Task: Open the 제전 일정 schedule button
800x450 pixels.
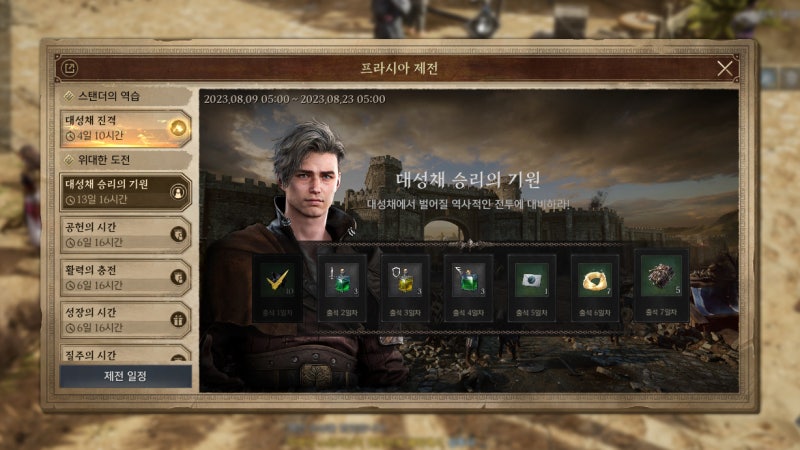Action: pos(126,376)
